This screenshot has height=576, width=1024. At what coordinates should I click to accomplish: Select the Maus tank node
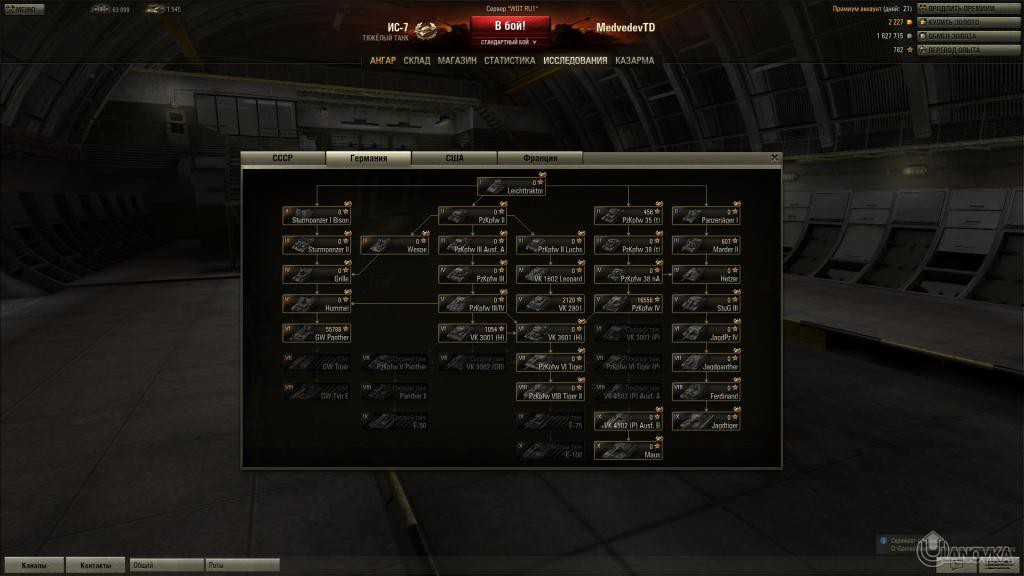pos(629,450)
